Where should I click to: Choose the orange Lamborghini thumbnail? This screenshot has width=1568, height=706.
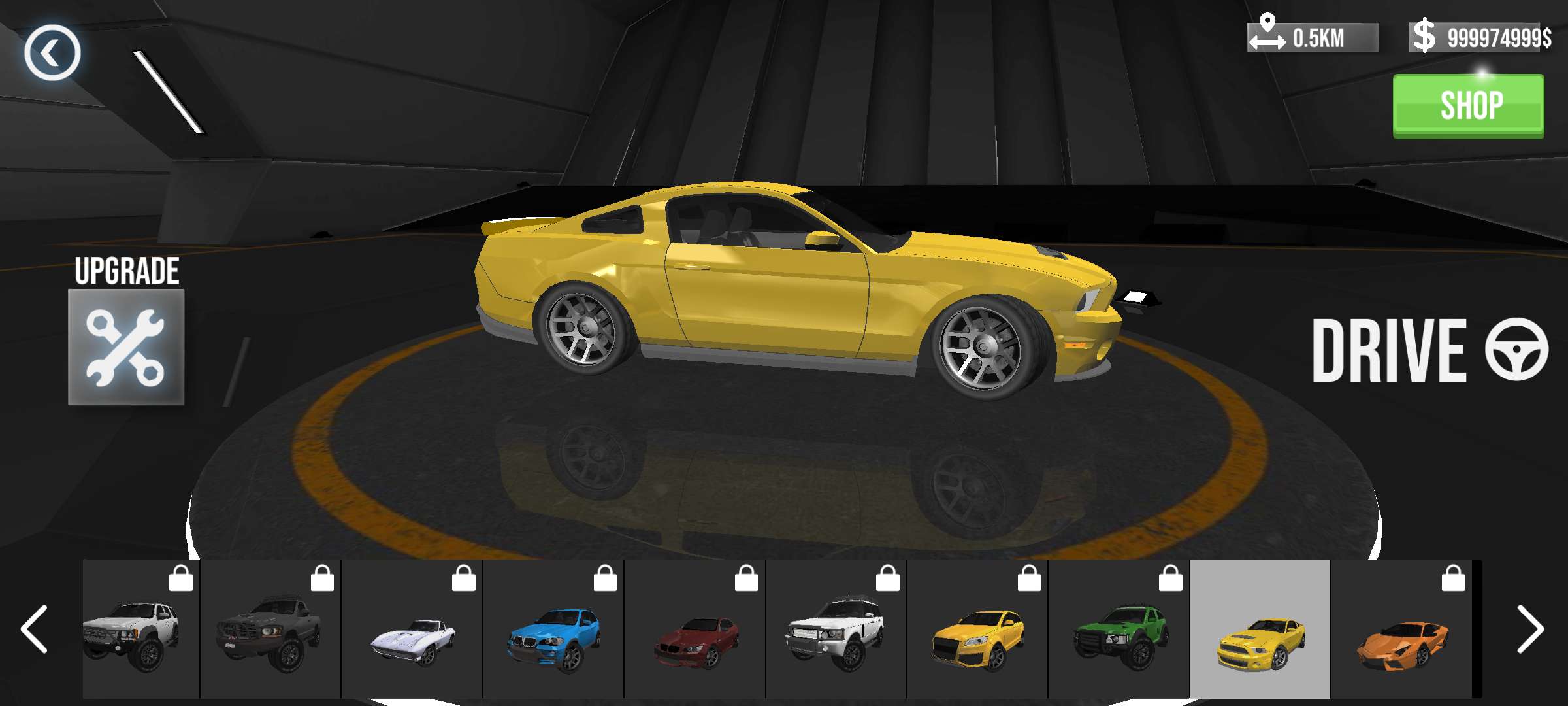tap(1402, 630)
